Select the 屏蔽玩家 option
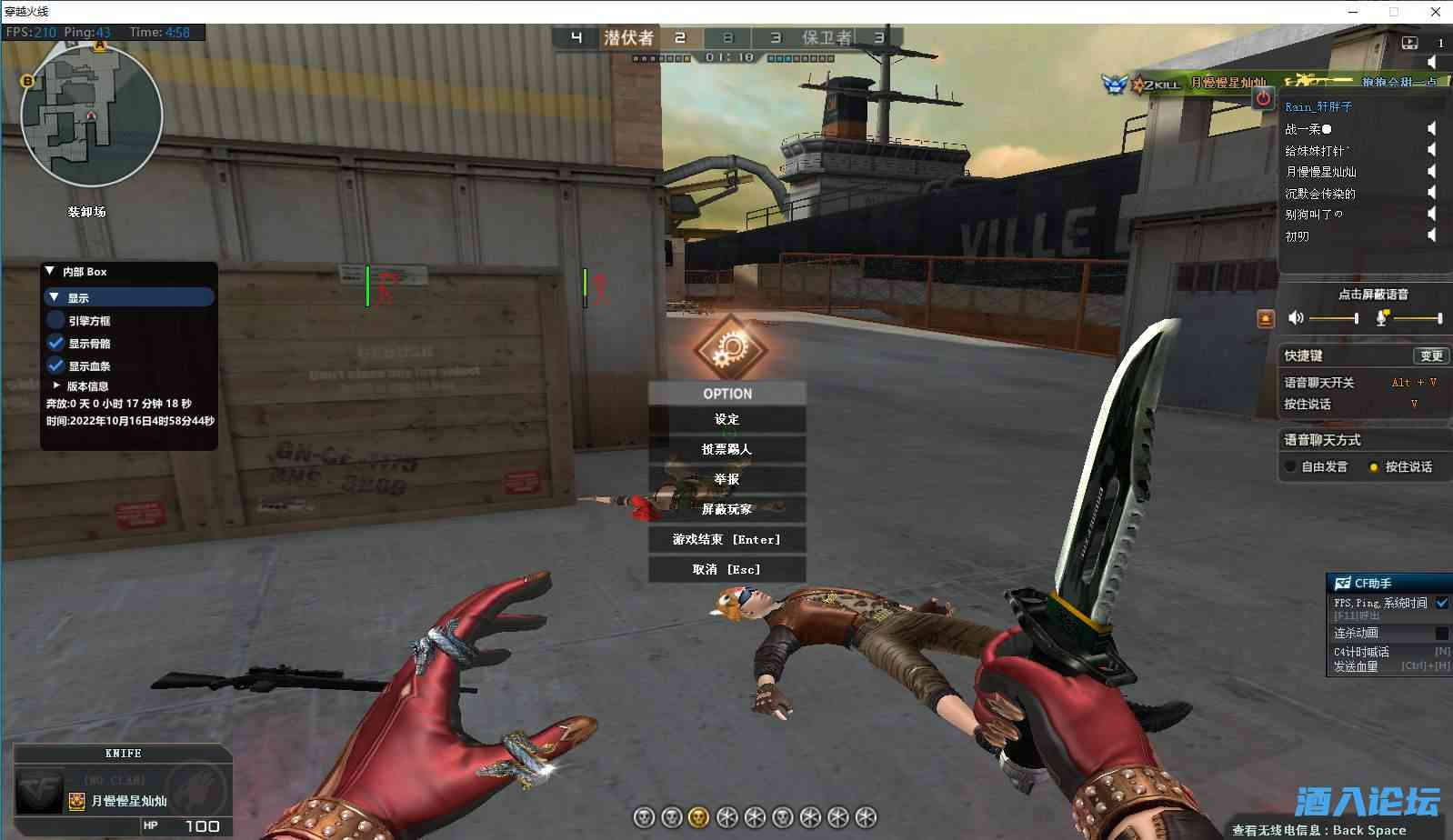1453x840 pixels. pos(727,509)
